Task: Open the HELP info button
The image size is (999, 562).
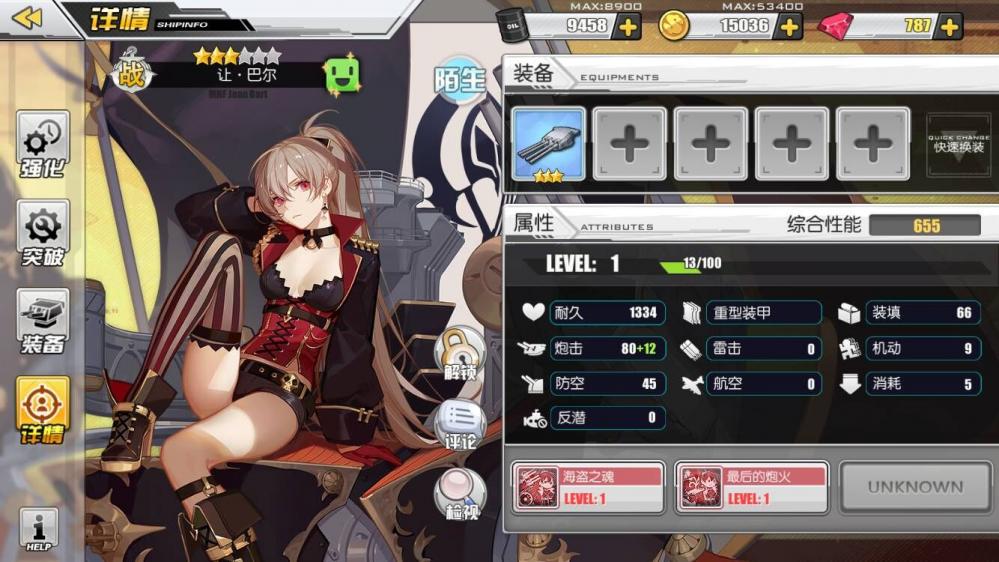Action: 39,530
